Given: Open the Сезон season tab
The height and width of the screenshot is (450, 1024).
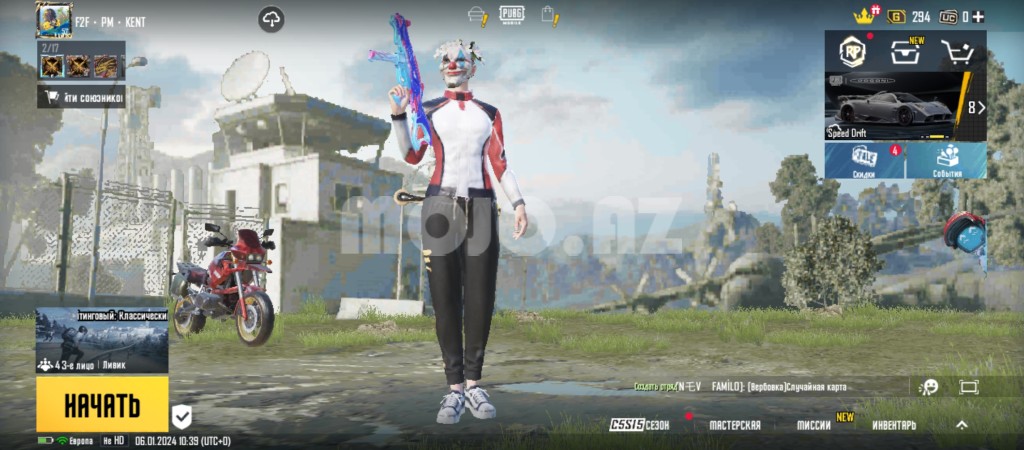Looking at the screenshot, I should (x=640, y=425).
